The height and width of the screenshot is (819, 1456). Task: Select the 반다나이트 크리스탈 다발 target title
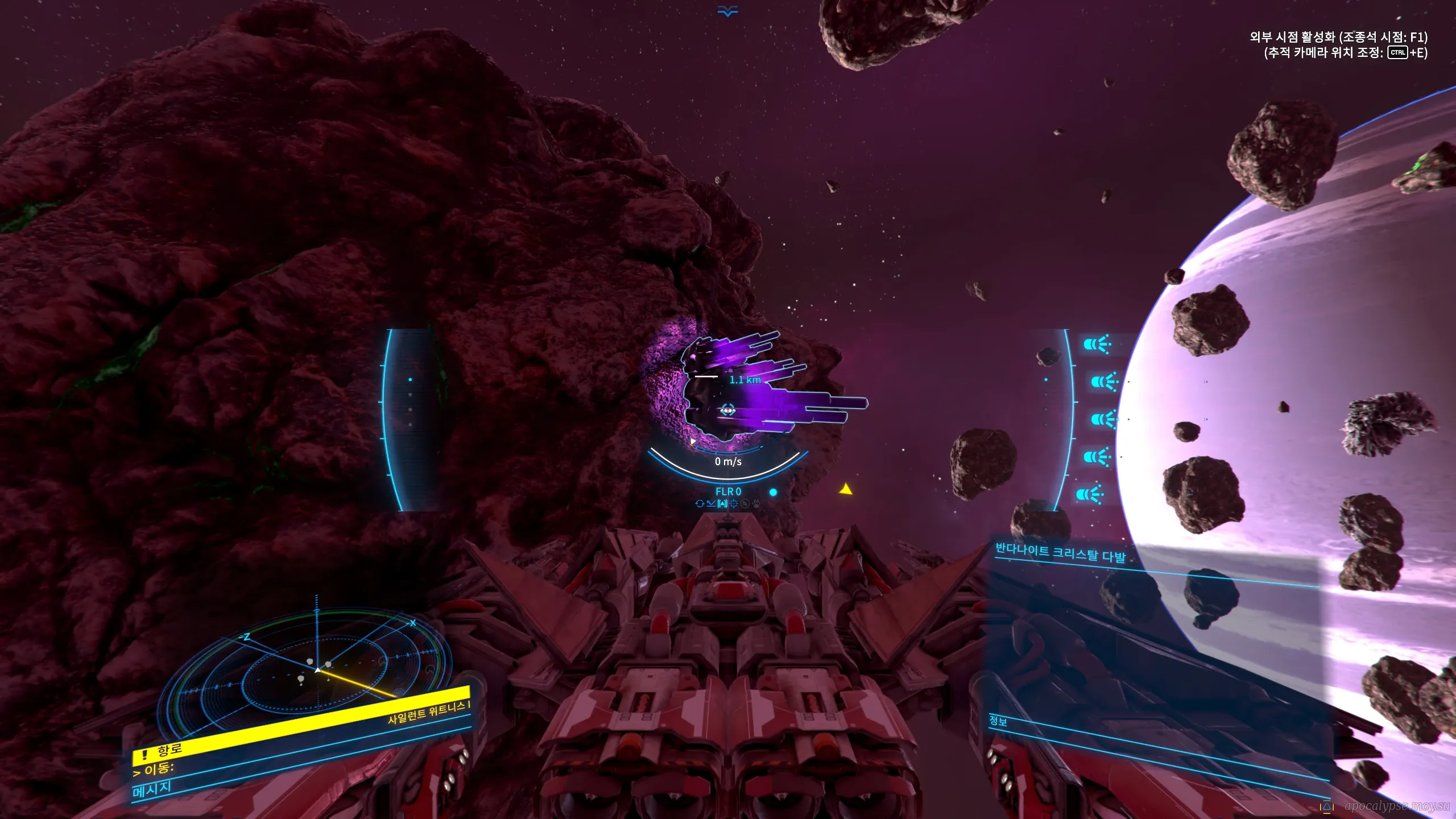1060,553
